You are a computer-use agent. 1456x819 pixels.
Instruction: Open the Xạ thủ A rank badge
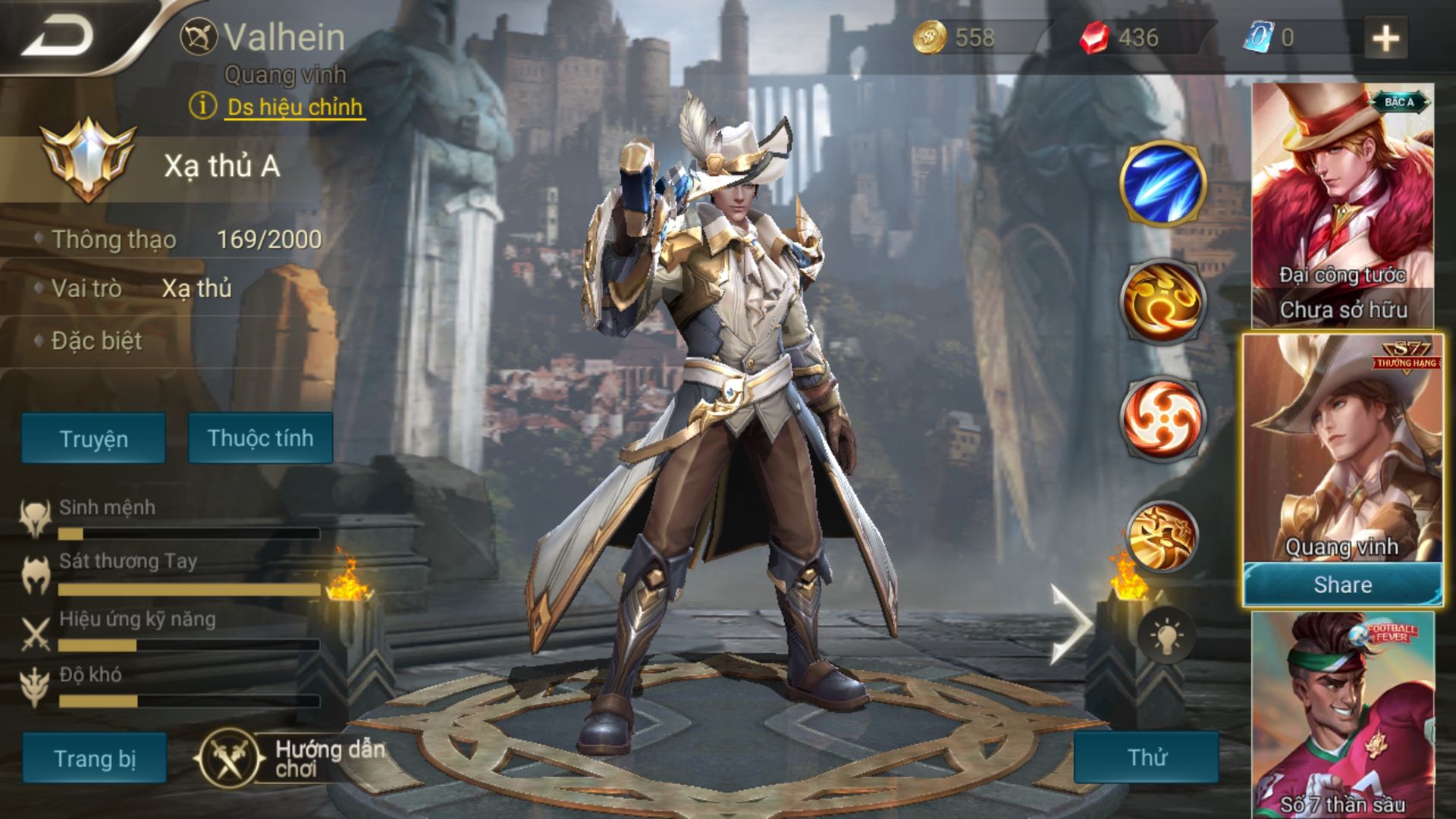[88, 161]
